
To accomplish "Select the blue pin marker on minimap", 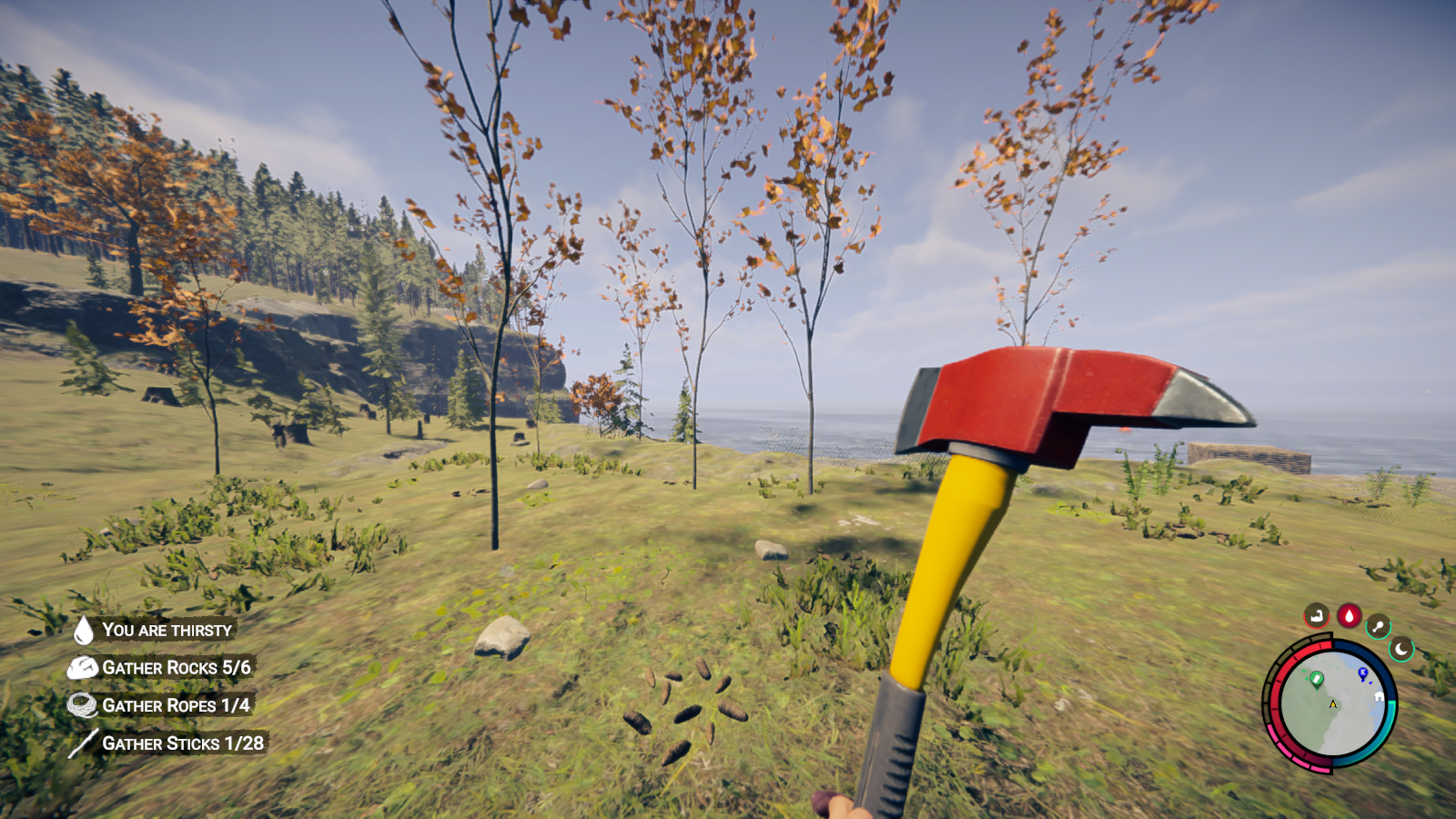I will tap(1362, 673).
